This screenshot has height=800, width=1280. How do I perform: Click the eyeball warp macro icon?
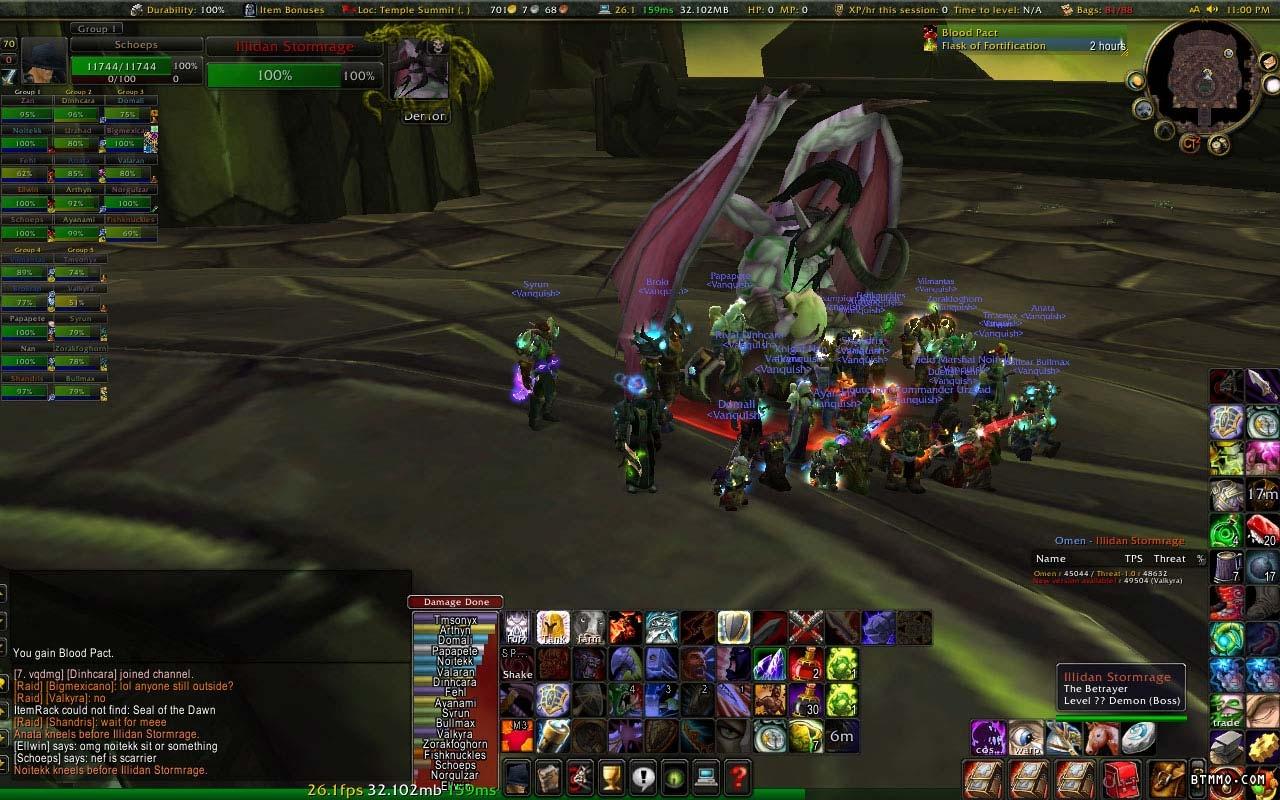point(1026,738)
